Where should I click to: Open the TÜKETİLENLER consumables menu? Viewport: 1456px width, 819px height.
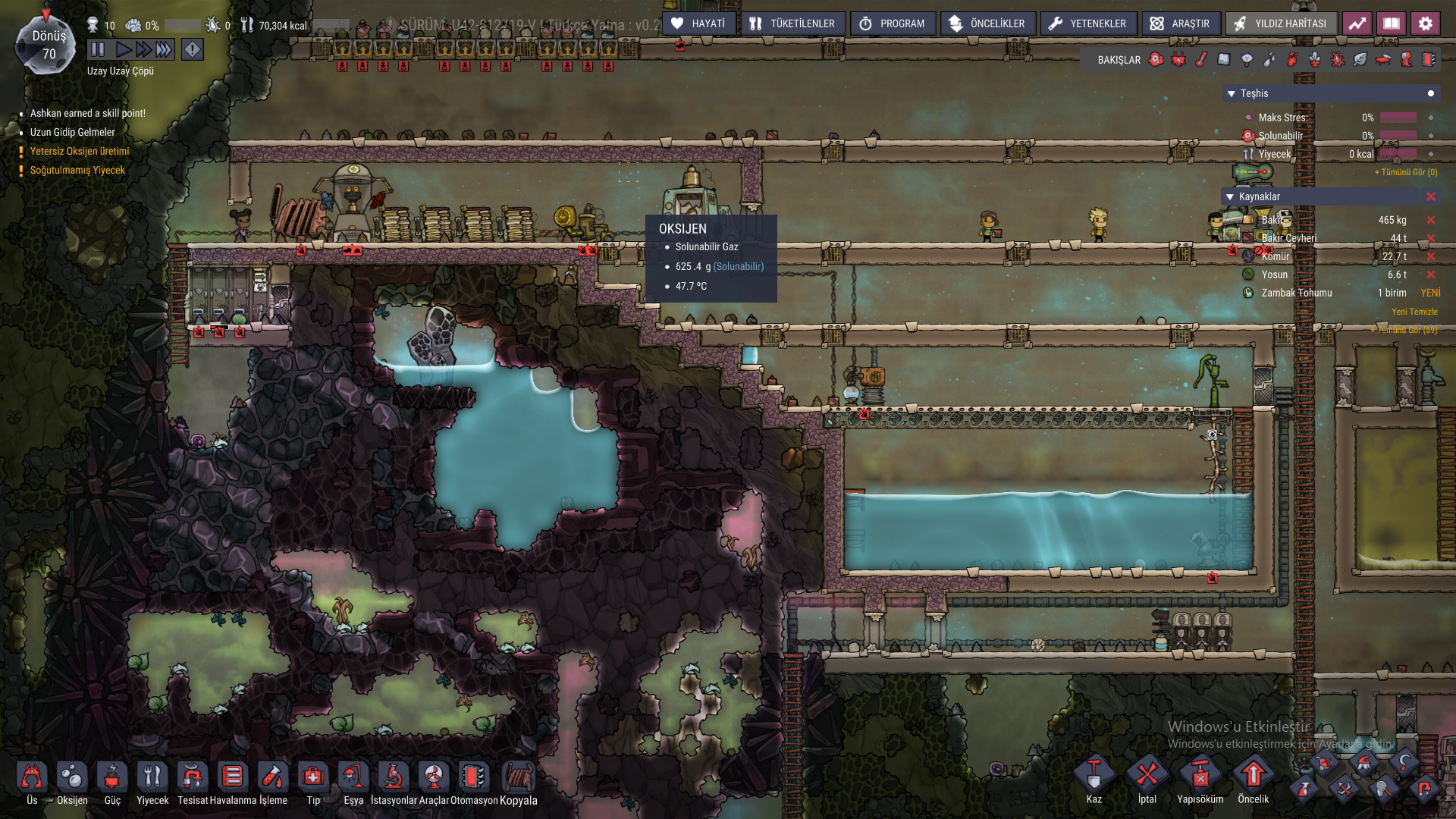tap(792, 24)
